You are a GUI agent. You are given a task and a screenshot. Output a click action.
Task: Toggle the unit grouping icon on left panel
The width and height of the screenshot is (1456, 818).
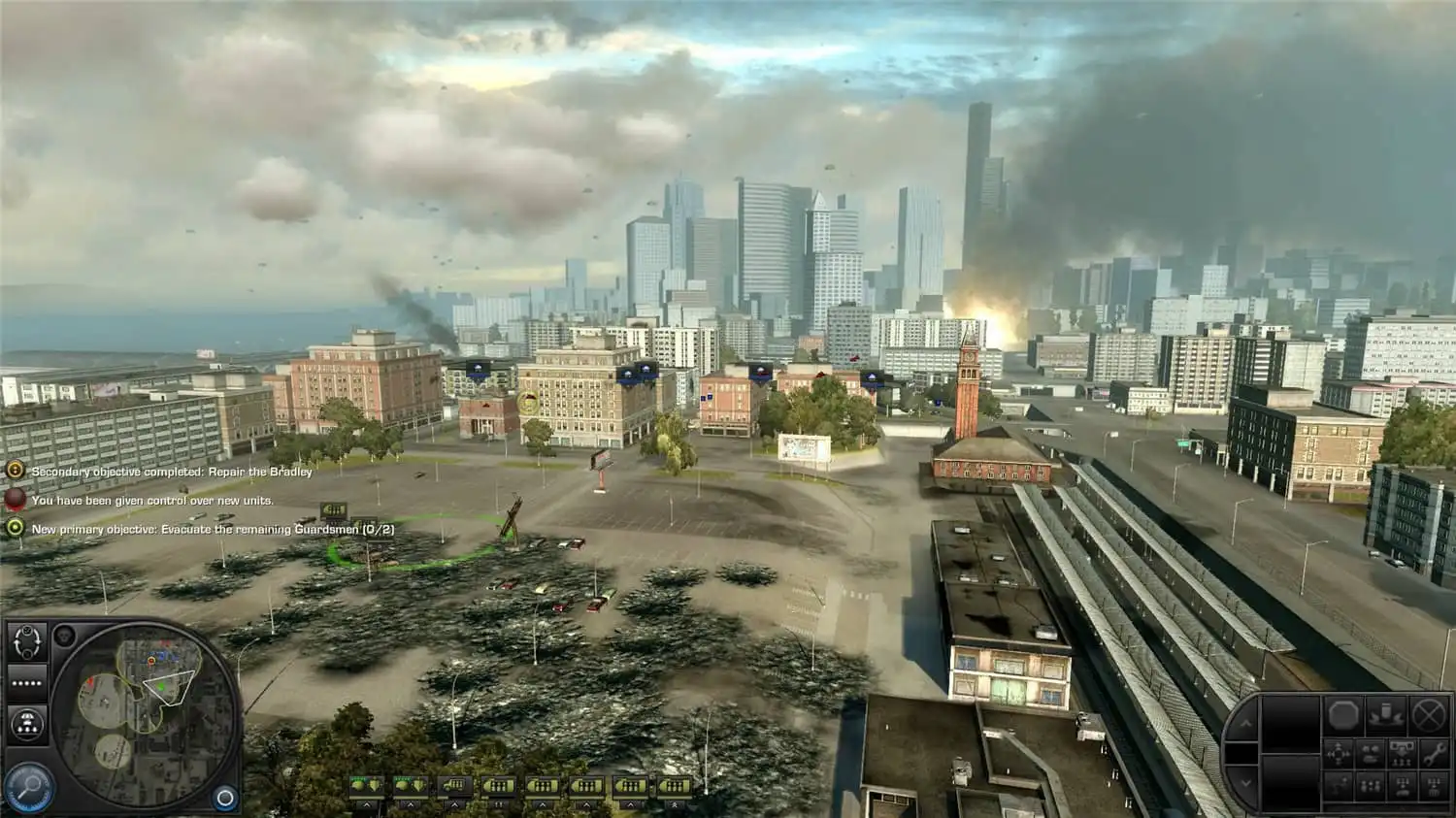coord(27,722)
